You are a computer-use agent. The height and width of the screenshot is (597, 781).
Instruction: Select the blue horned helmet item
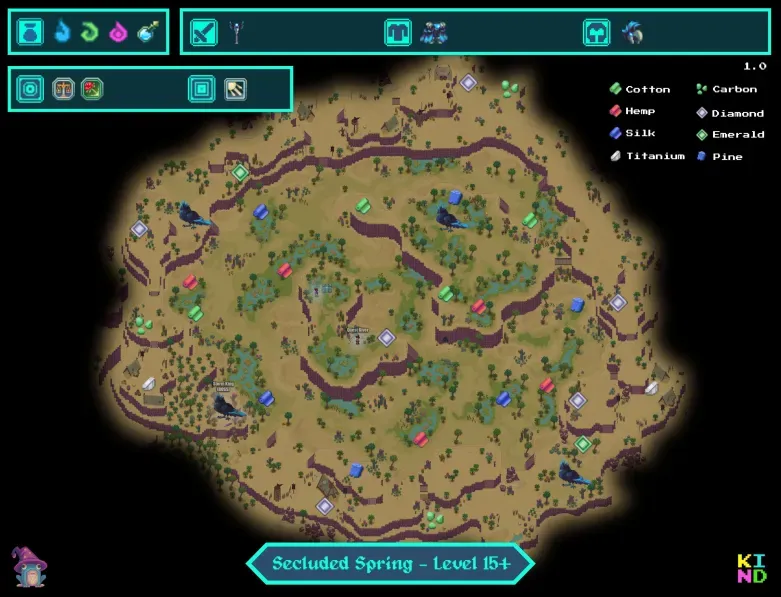point(631,33)
